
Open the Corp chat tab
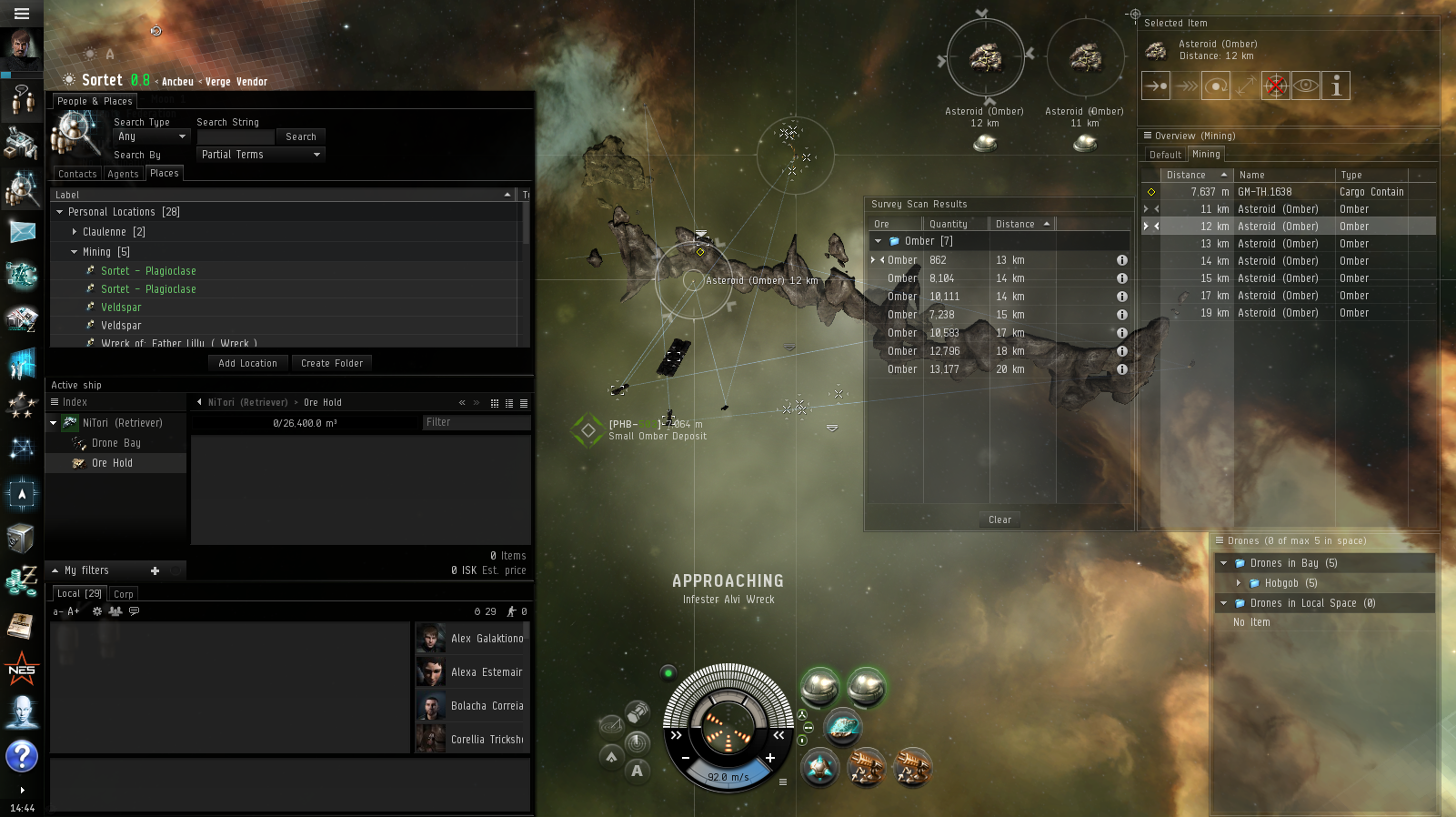click(124, 594)
